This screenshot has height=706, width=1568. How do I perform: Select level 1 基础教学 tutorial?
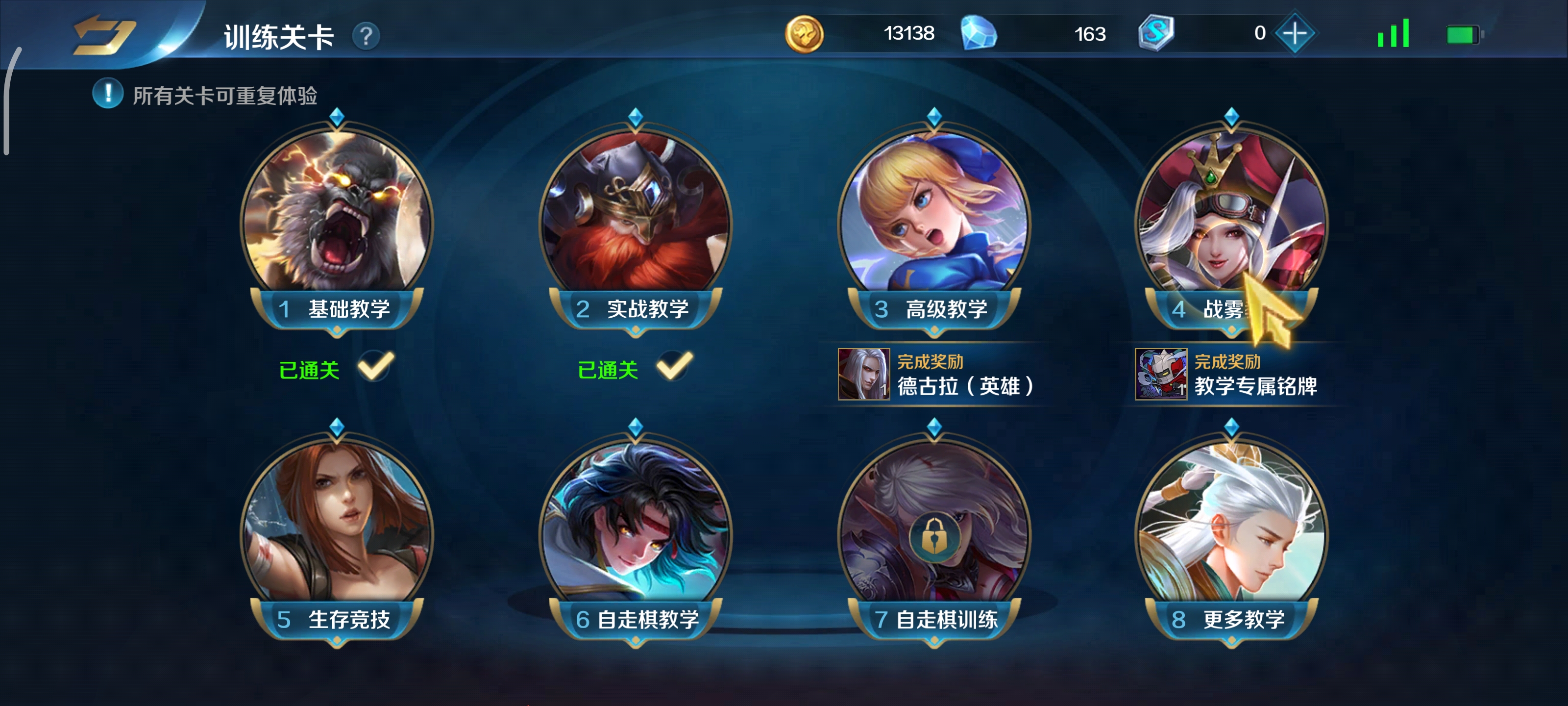point(337,219)
